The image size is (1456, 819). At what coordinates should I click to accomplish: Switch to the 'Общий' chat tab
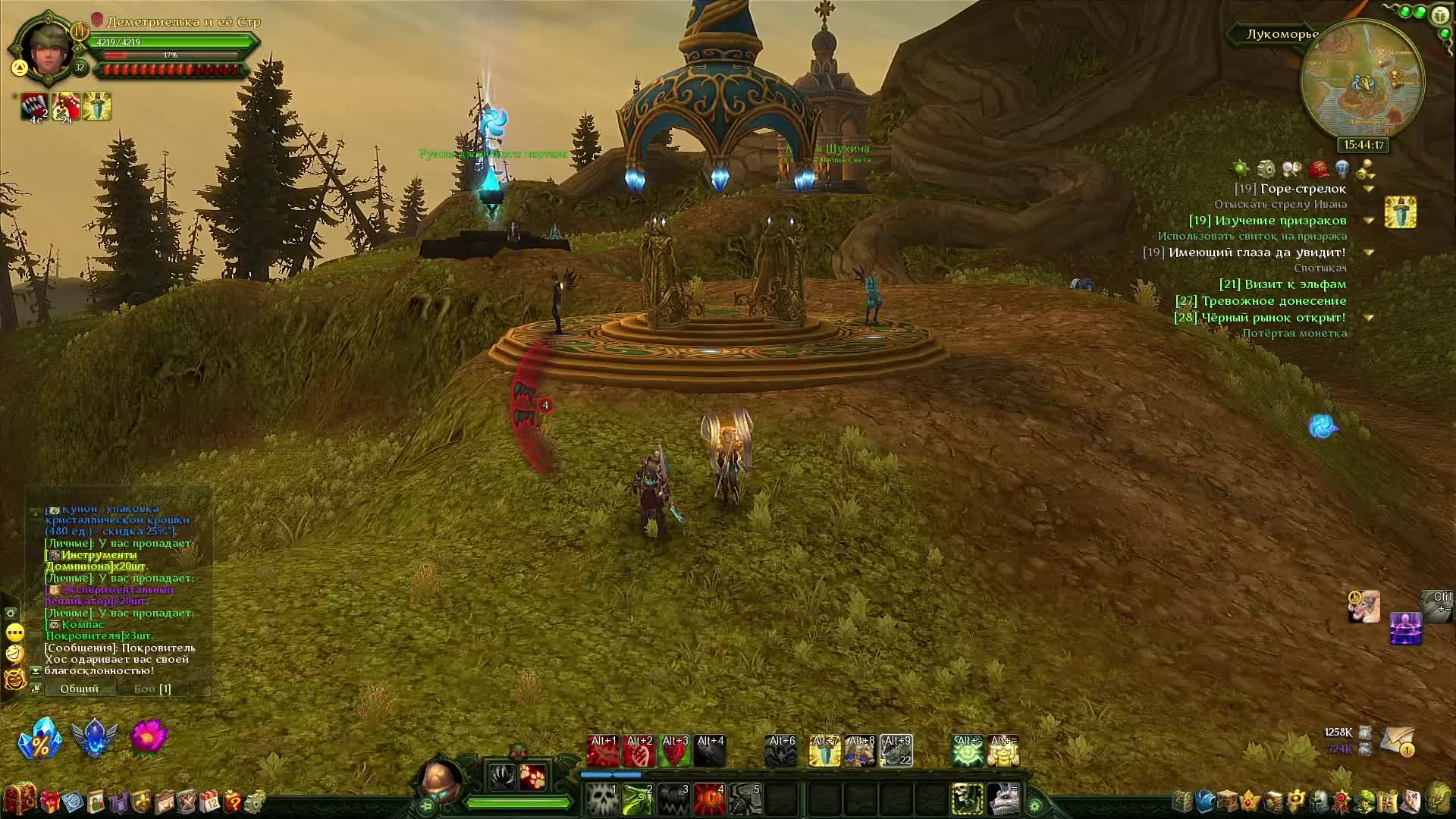[80, 689]
